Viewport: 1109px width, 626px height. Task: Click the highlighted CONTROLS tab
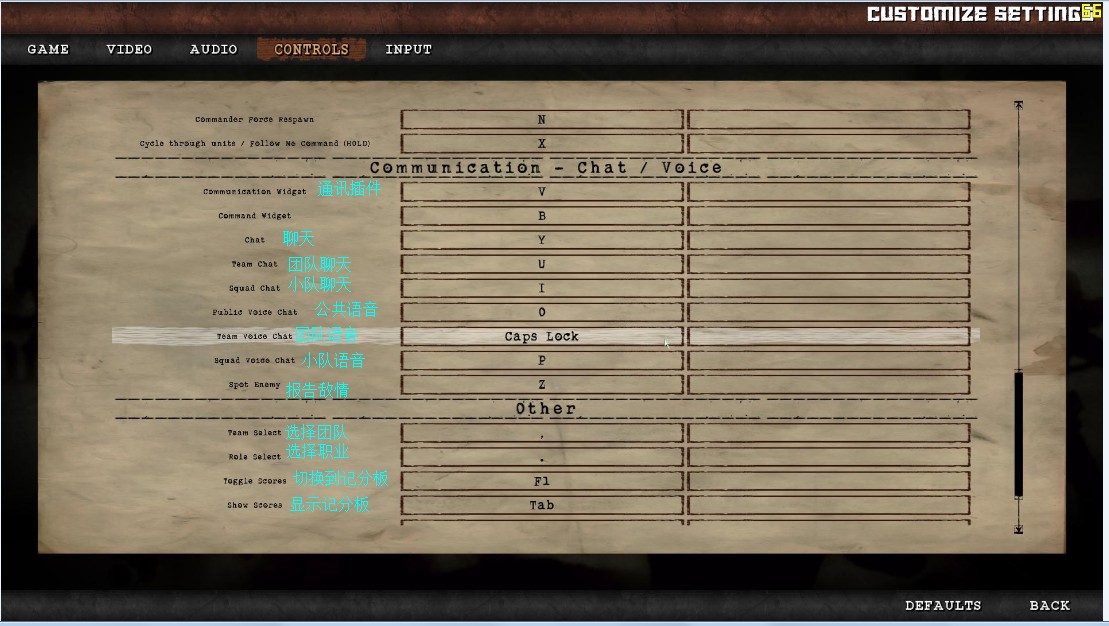311,49
